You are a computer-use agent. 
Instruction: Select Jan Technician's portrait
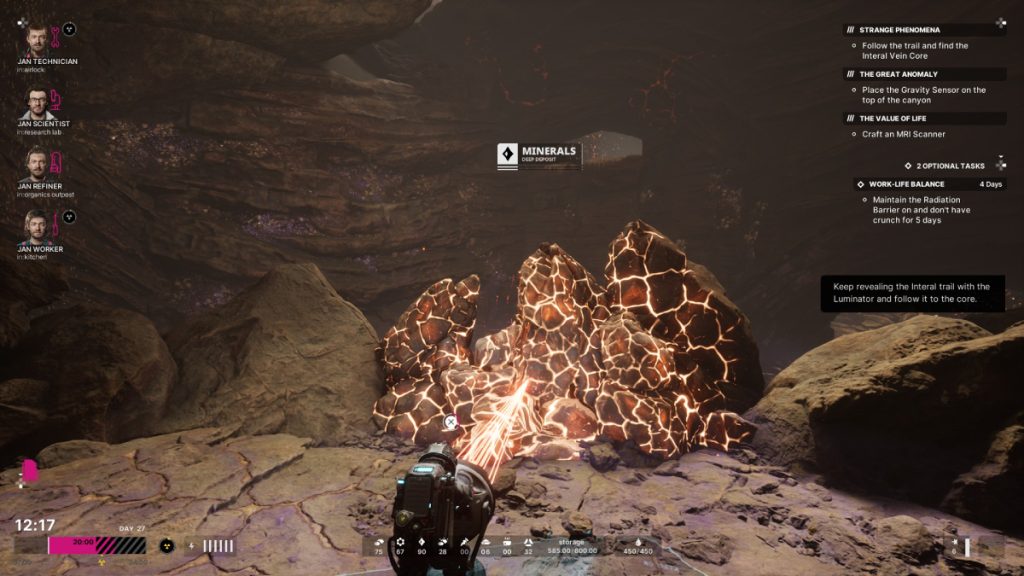click(36, 38)
